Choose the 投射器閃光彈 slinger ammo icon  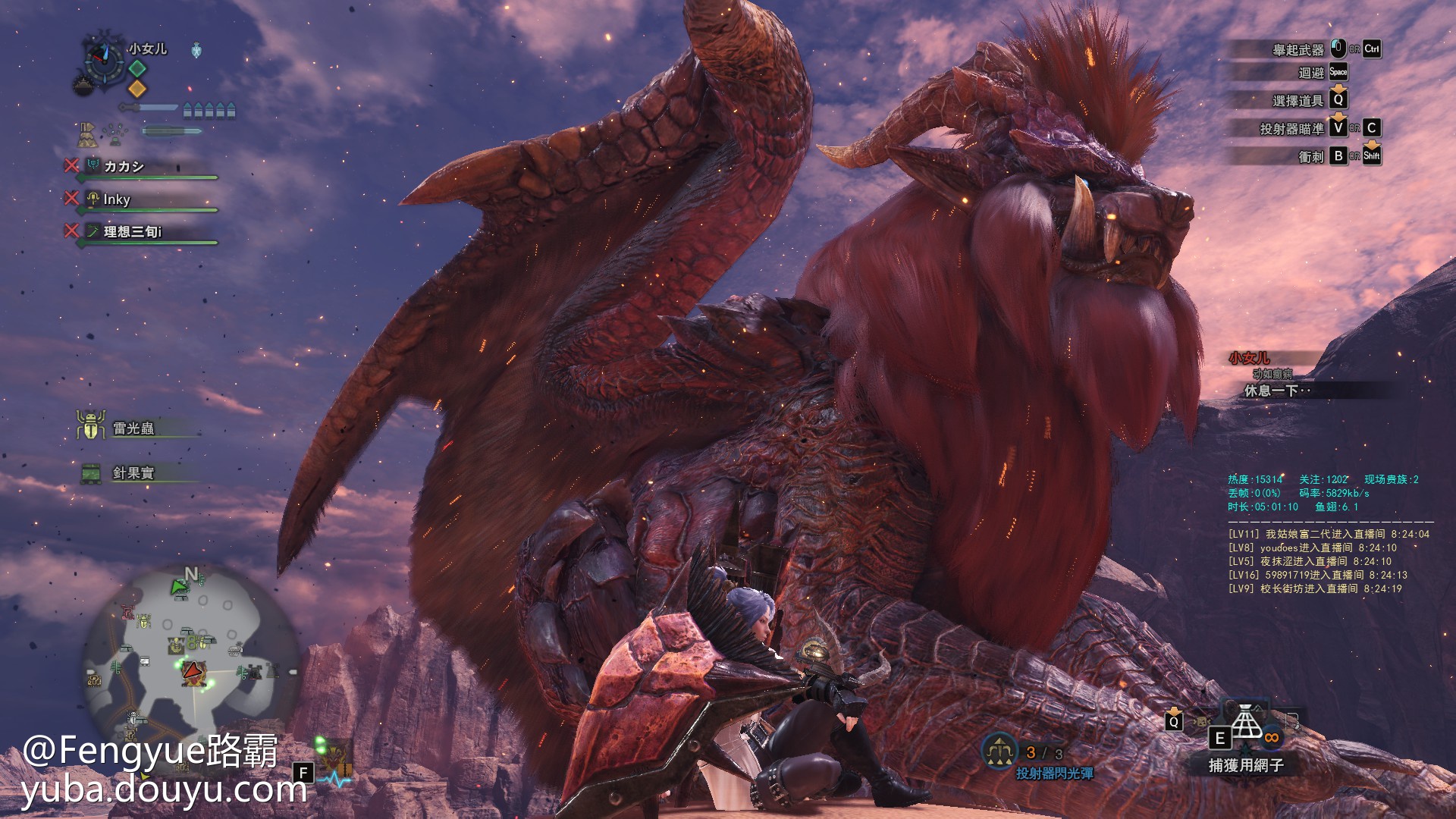999,751
